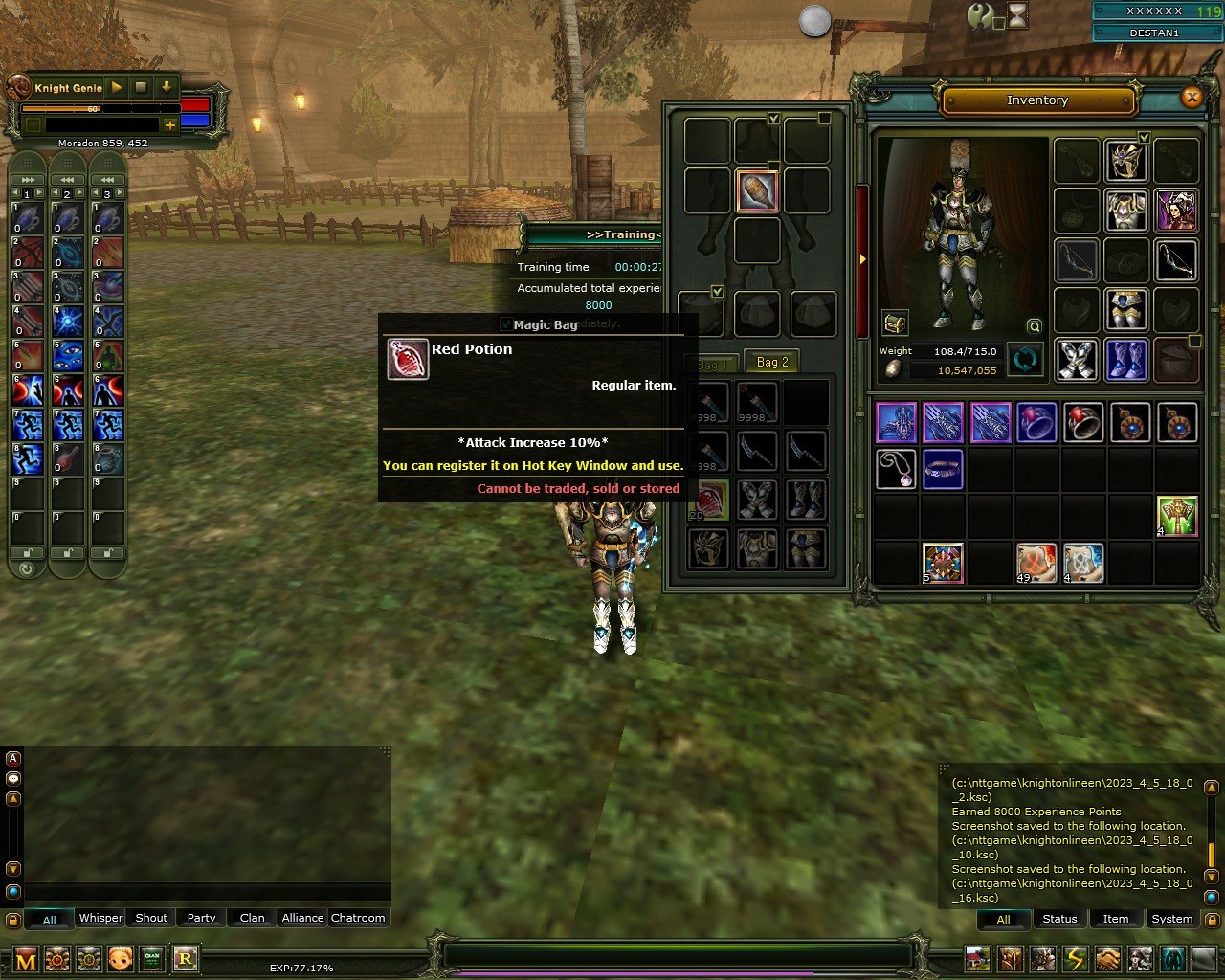Open the treasure chest icon in the Inventory
Viewport: 1225px width, 980px height.
click(895, 324)
